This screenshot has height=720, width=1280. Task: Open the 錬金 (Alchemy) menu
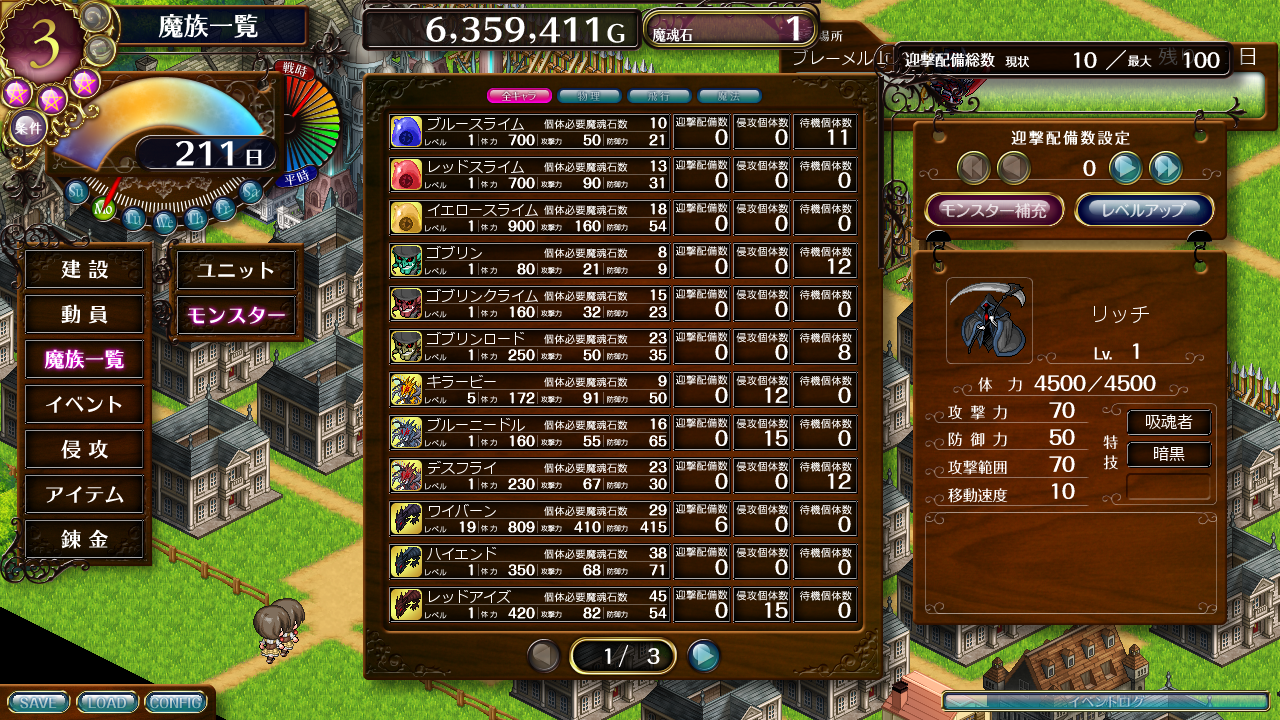[85, 539]
